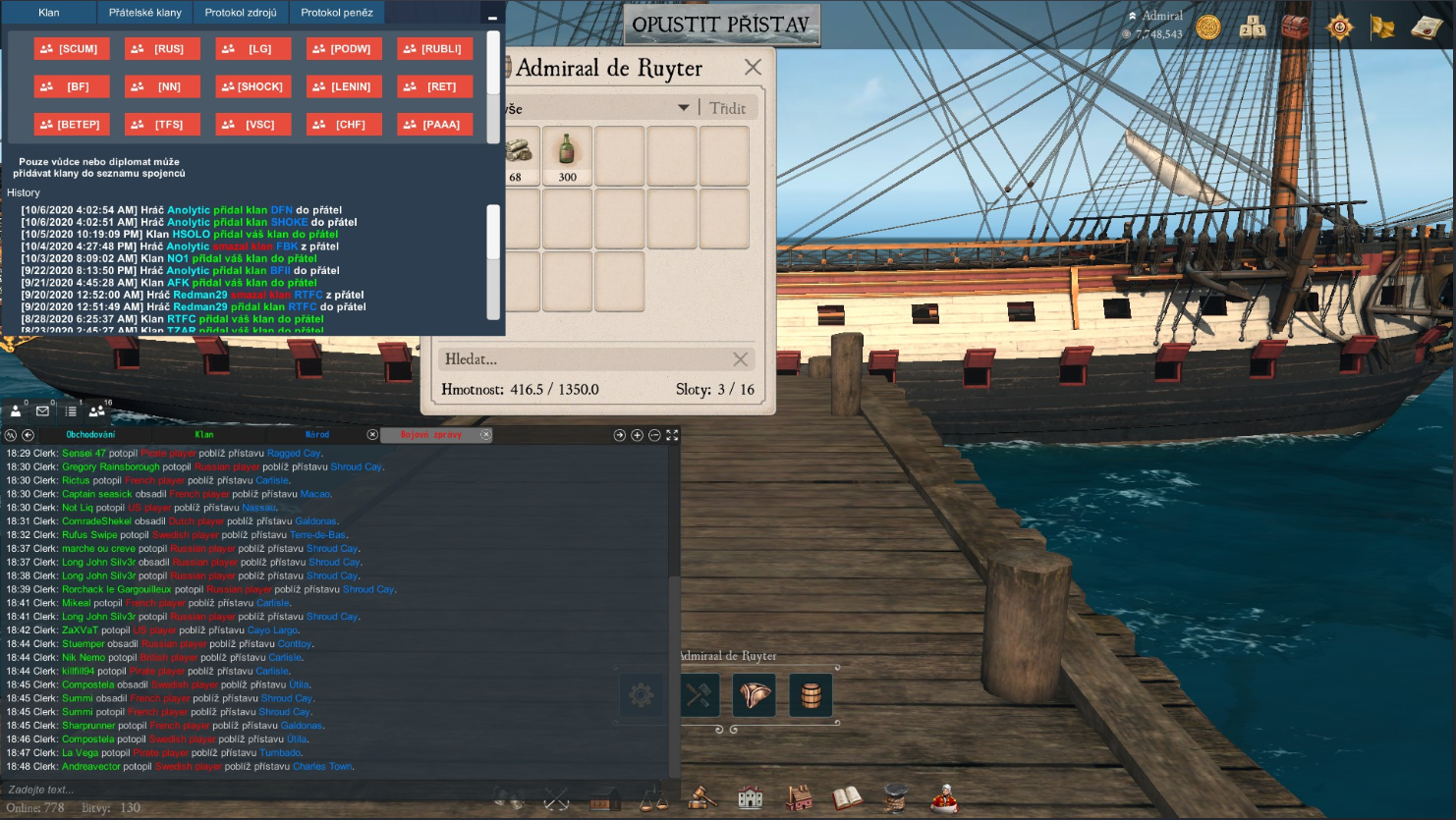Close the Admiraal de Ruyter hold window
The width and height of the screenshot is (1456, 820).
(753, 67)
